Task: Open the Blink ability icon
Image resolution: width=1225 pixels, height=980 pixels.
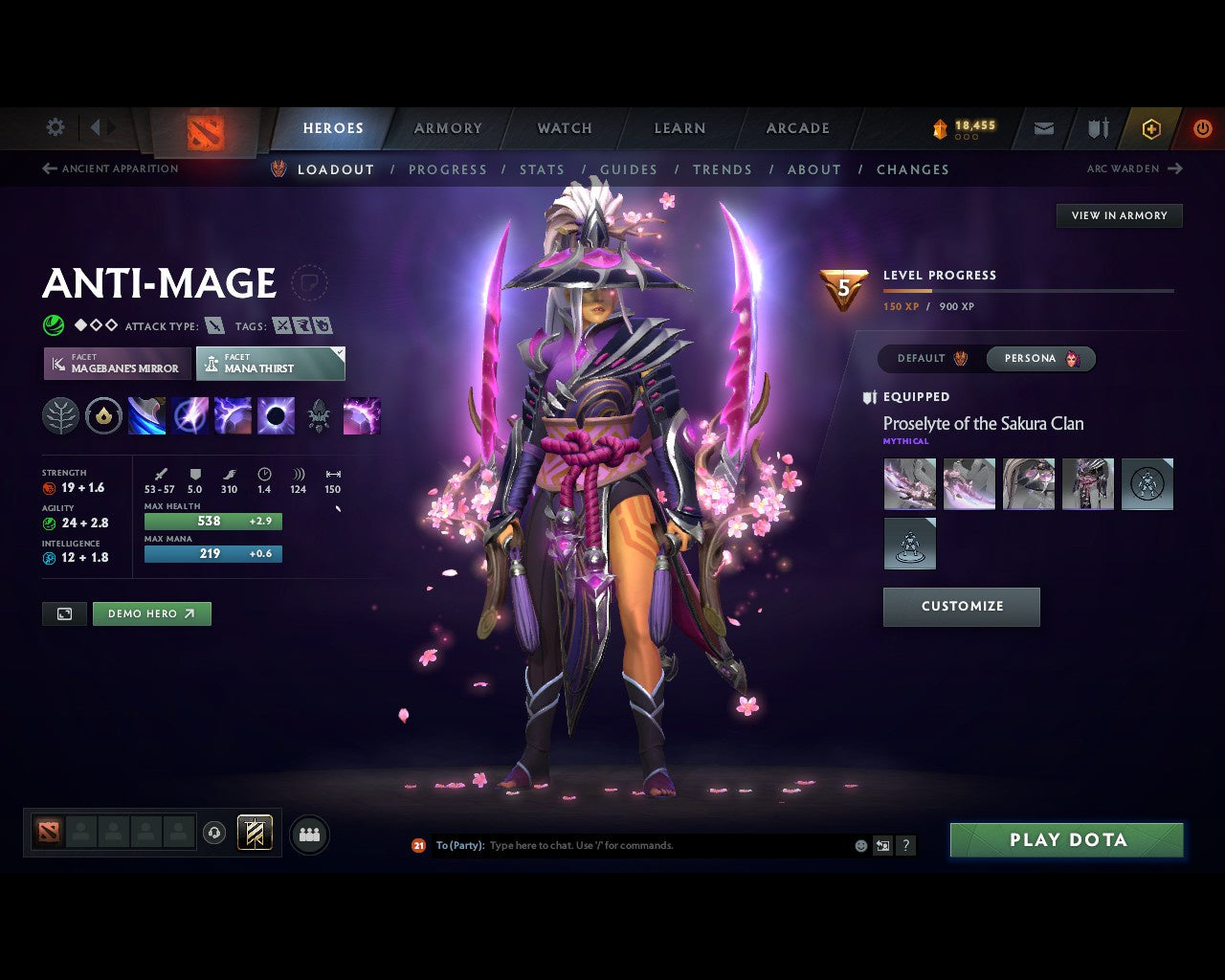Action: click(x=190, y=415)
